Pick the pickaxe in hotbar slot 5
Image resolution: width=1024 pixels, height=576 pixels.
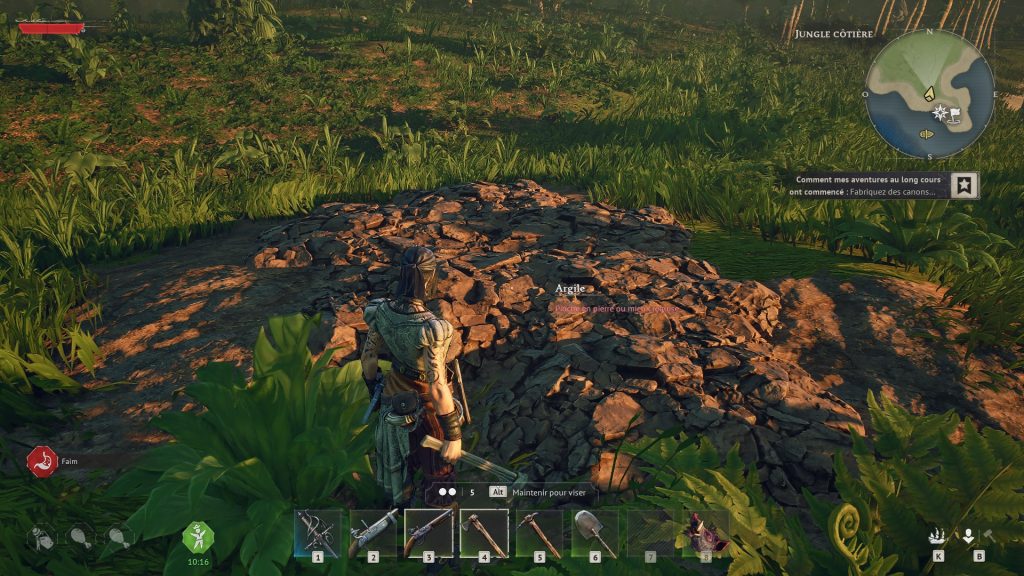(539, 532)
